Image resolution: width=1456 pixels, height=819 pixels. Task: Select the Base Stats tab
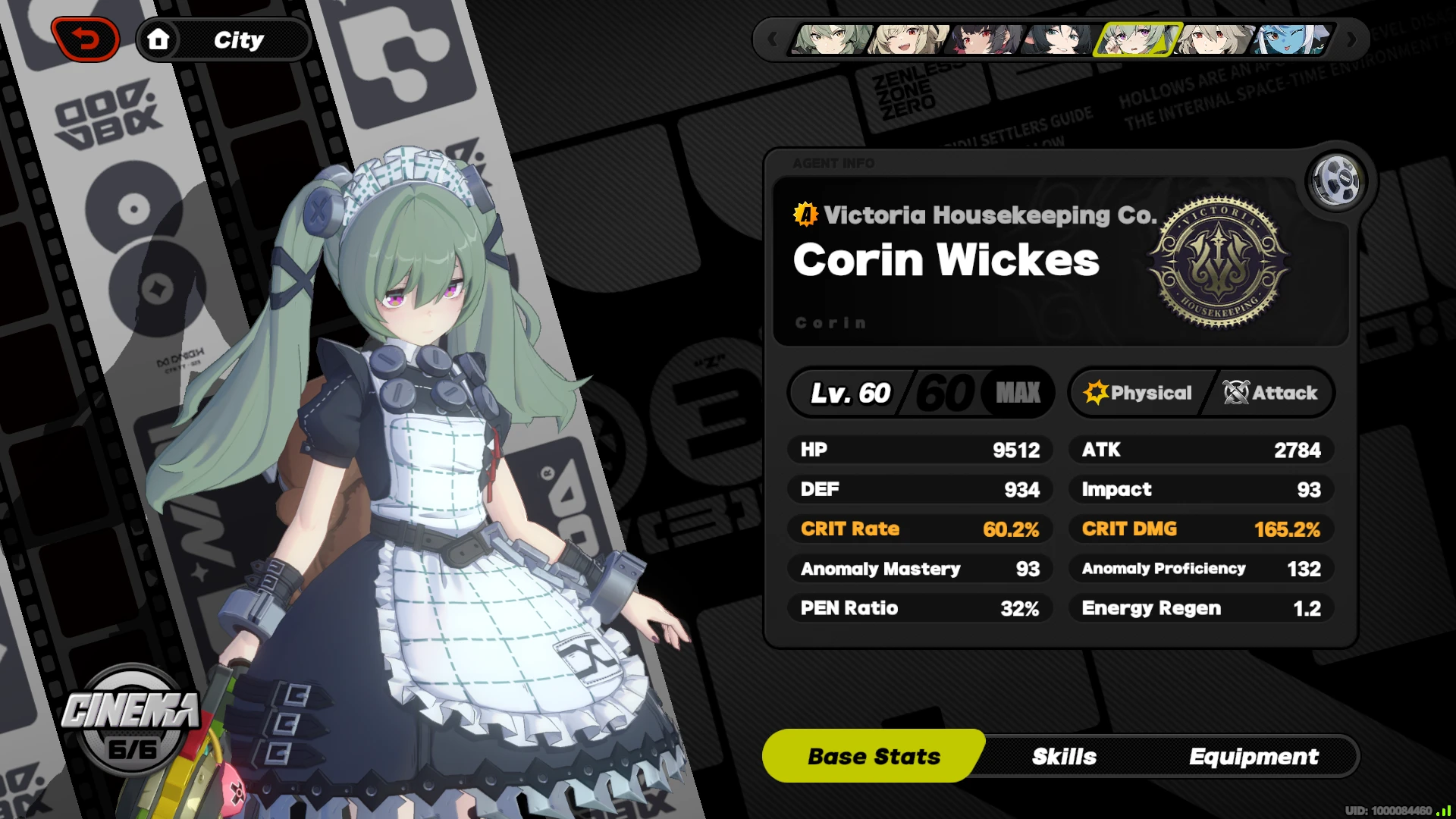coord(872,755)
